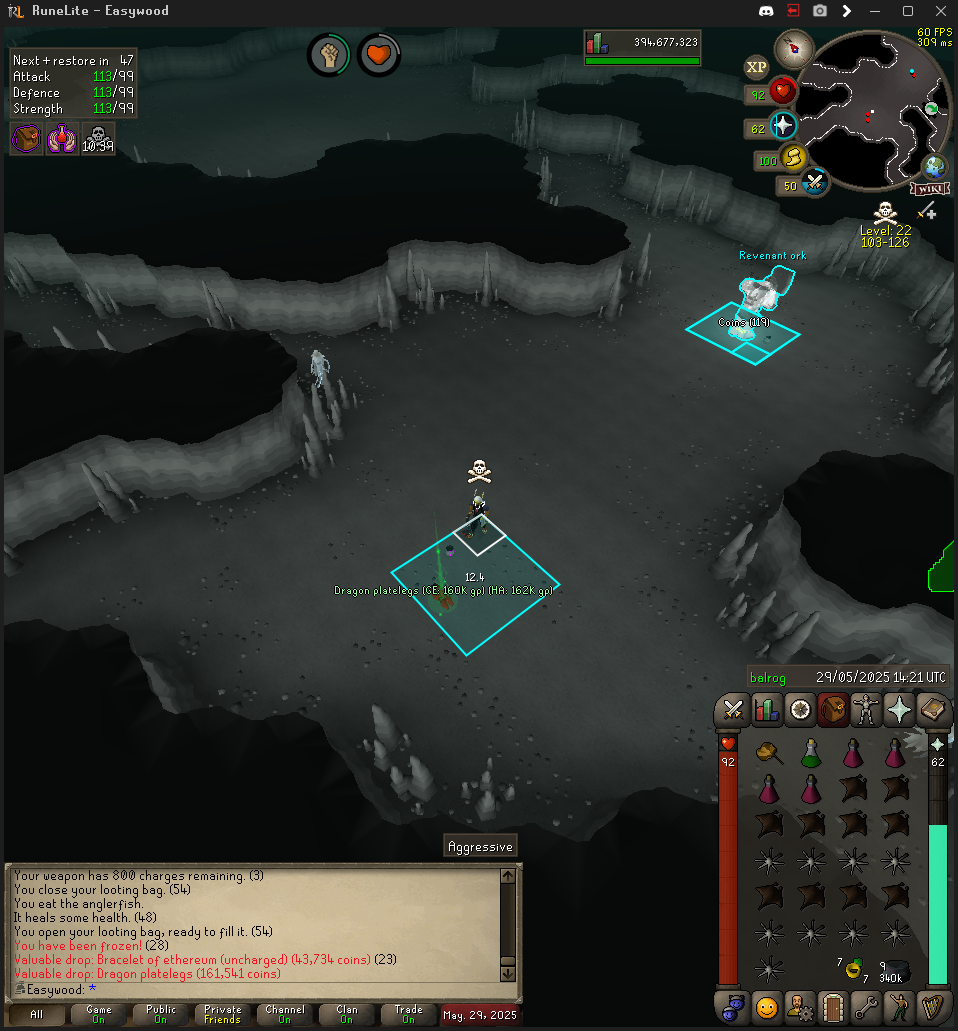The width and height of the screenshot is (958, 1031).
Task: Open the Music harp tab
Action: point(932,1006)
